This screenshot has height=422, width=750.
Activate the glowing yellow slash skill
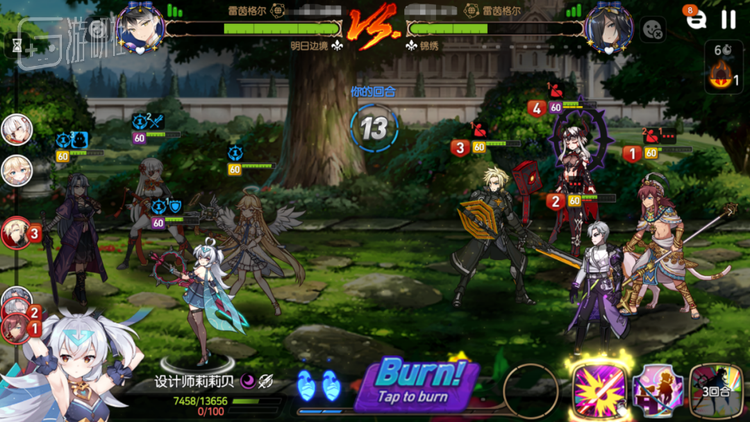599,391
